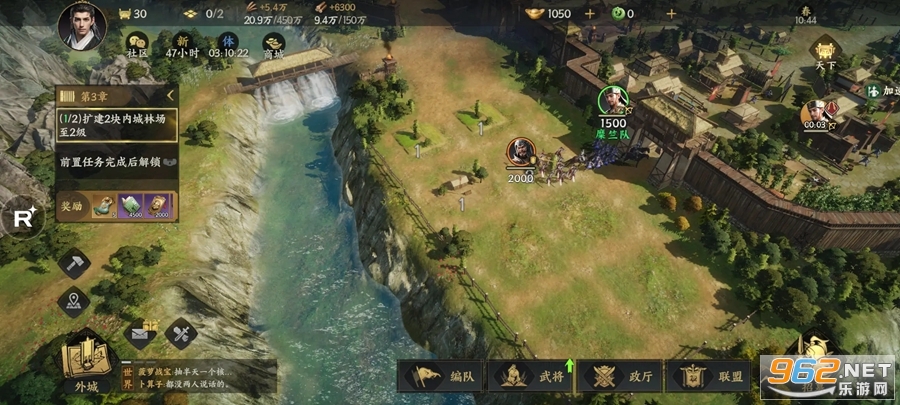Open the 社区 community icon

(138, 42)
